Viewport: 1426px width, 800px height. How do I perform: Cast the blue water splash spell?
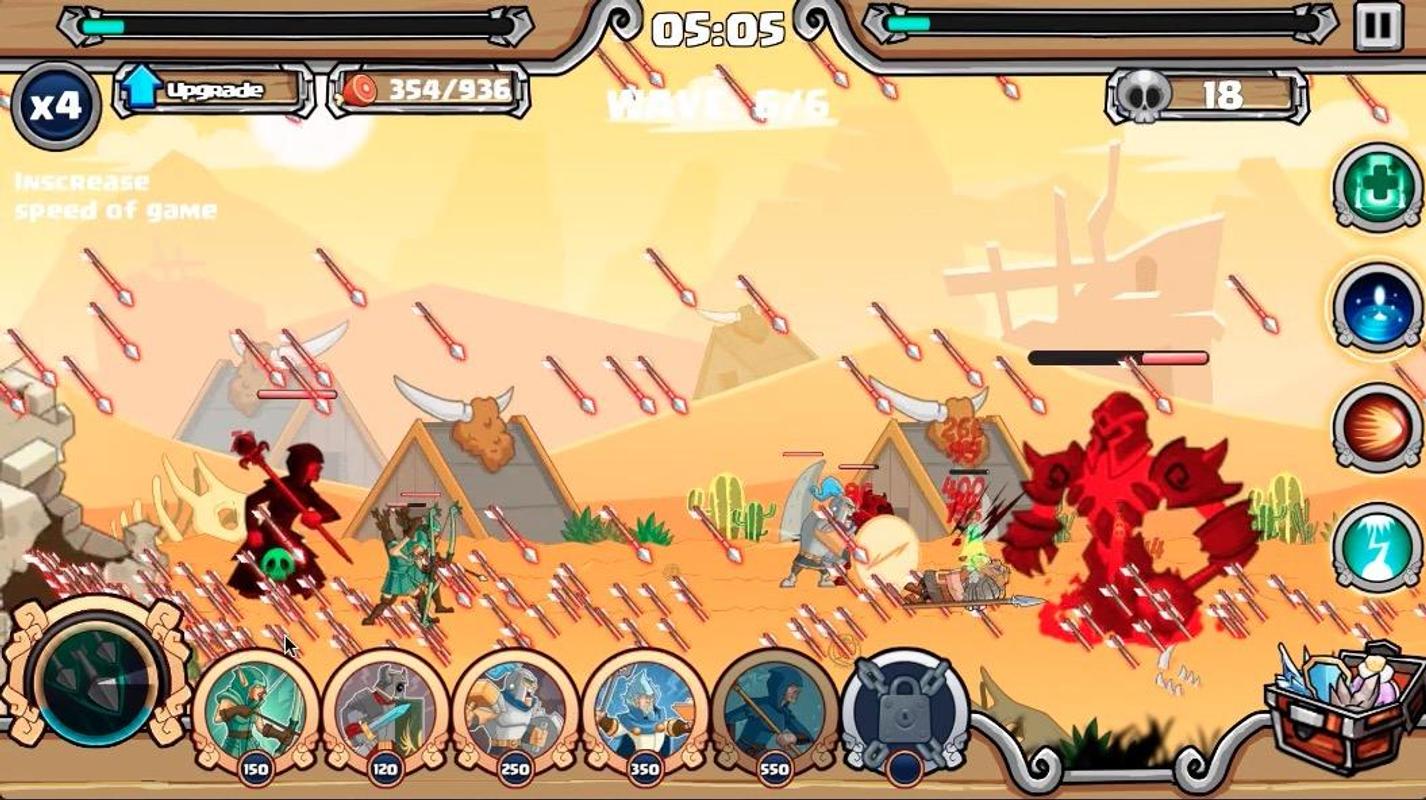click(1378, 308)
